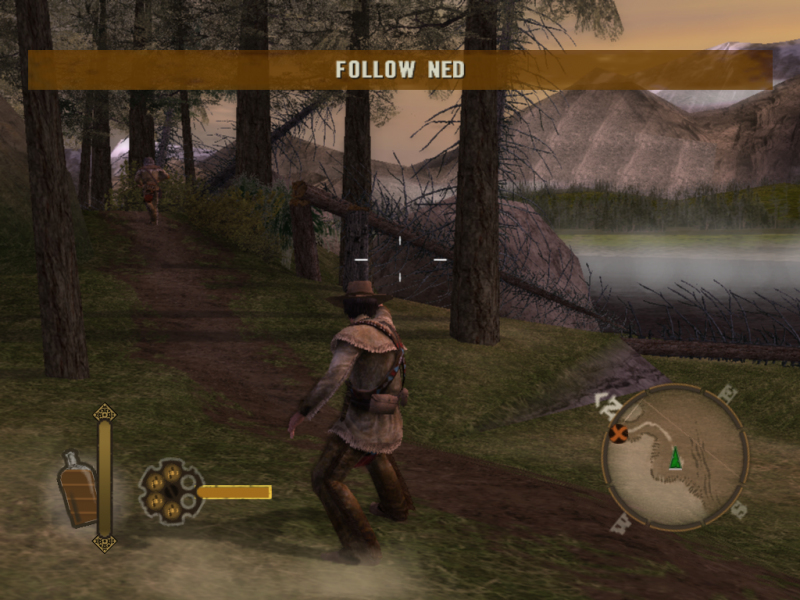Click the revolver cylinder ammo icon
This screenshot has height=600, width=800.
[x=170, y=490]
